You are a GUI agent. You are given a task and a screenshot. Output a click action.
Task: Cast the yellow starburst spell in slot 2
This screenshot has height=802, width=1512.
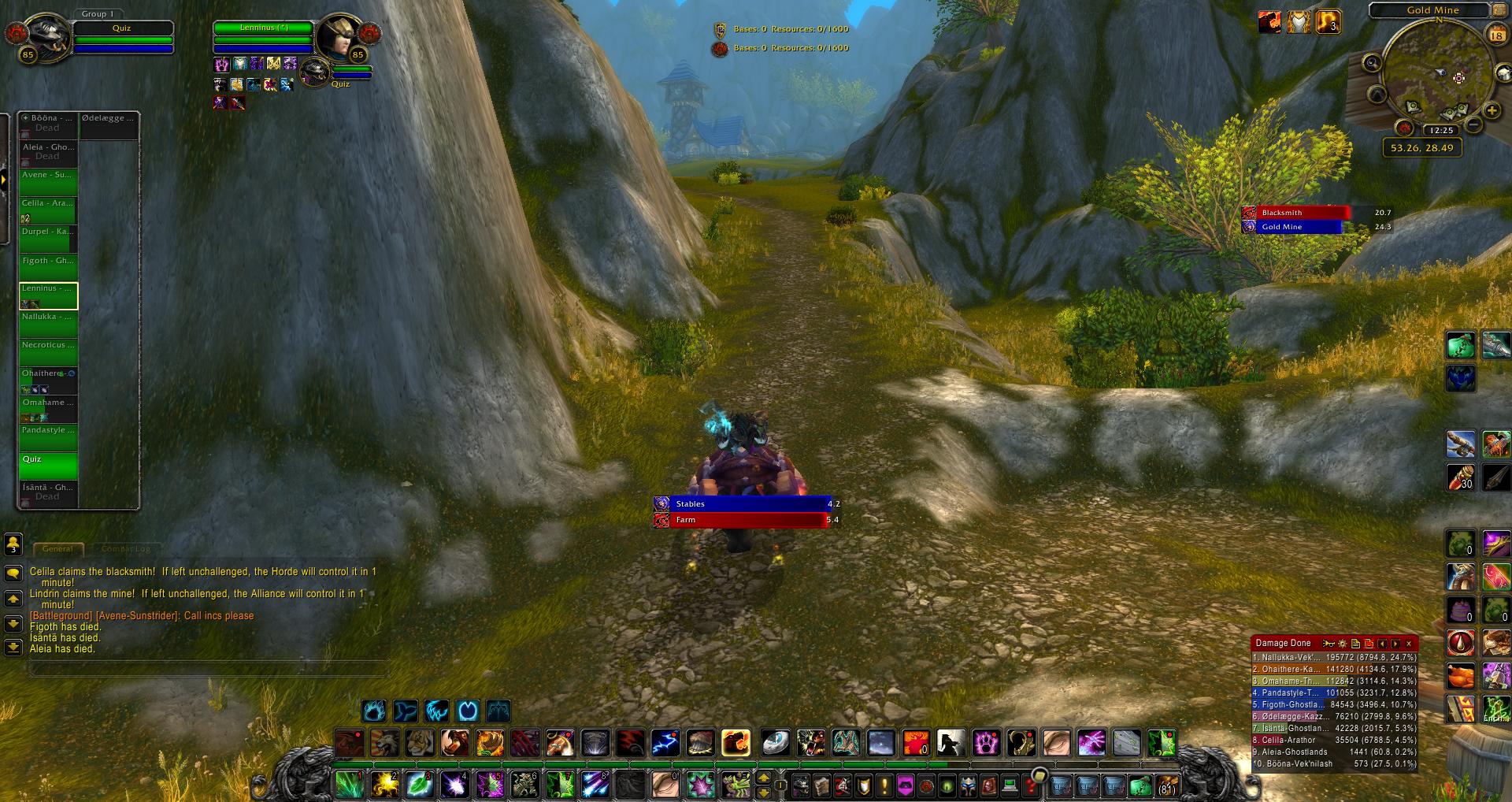click(x=384, y=785)
